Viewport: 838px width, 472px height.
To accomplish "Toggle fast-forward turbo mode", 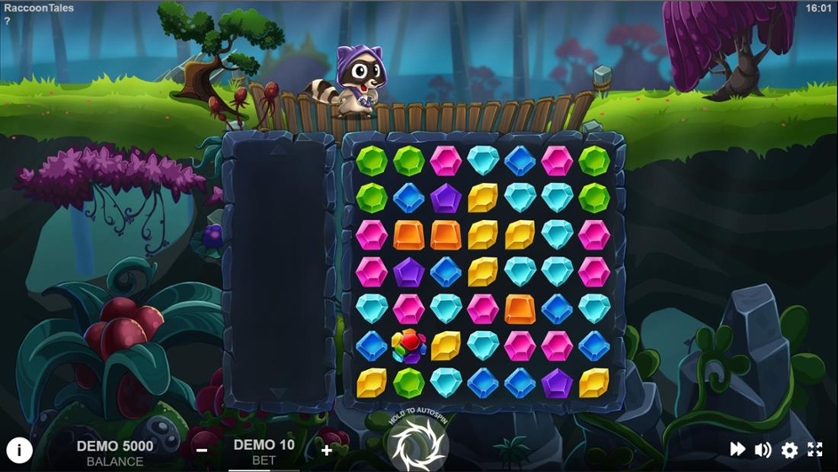I will pyautogui.click(x=737, y=450).
